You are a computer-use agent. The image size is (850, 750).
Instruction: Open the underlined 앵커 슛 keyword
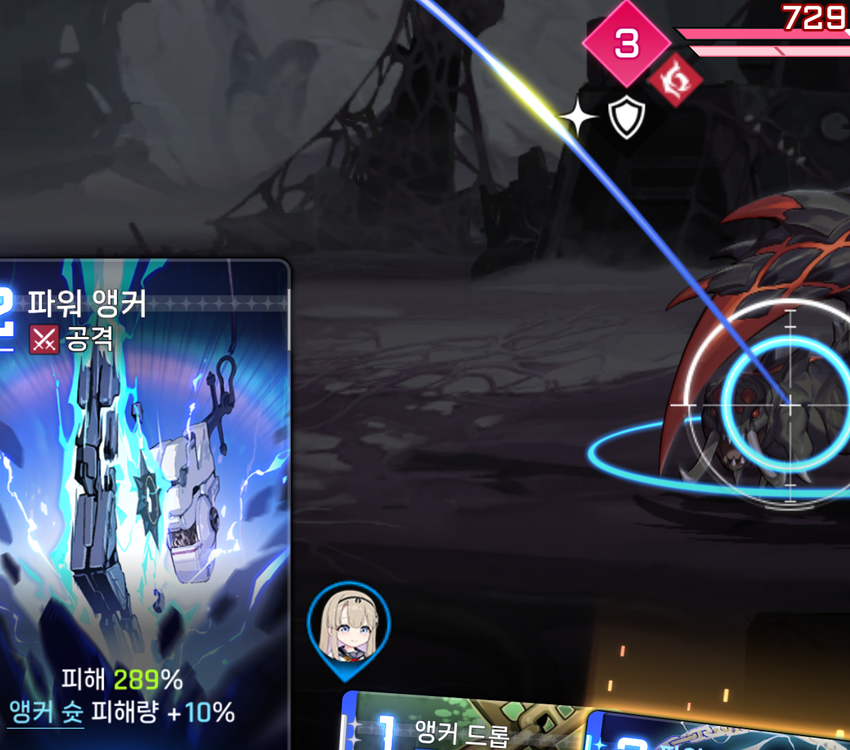(x=46, y=712)
